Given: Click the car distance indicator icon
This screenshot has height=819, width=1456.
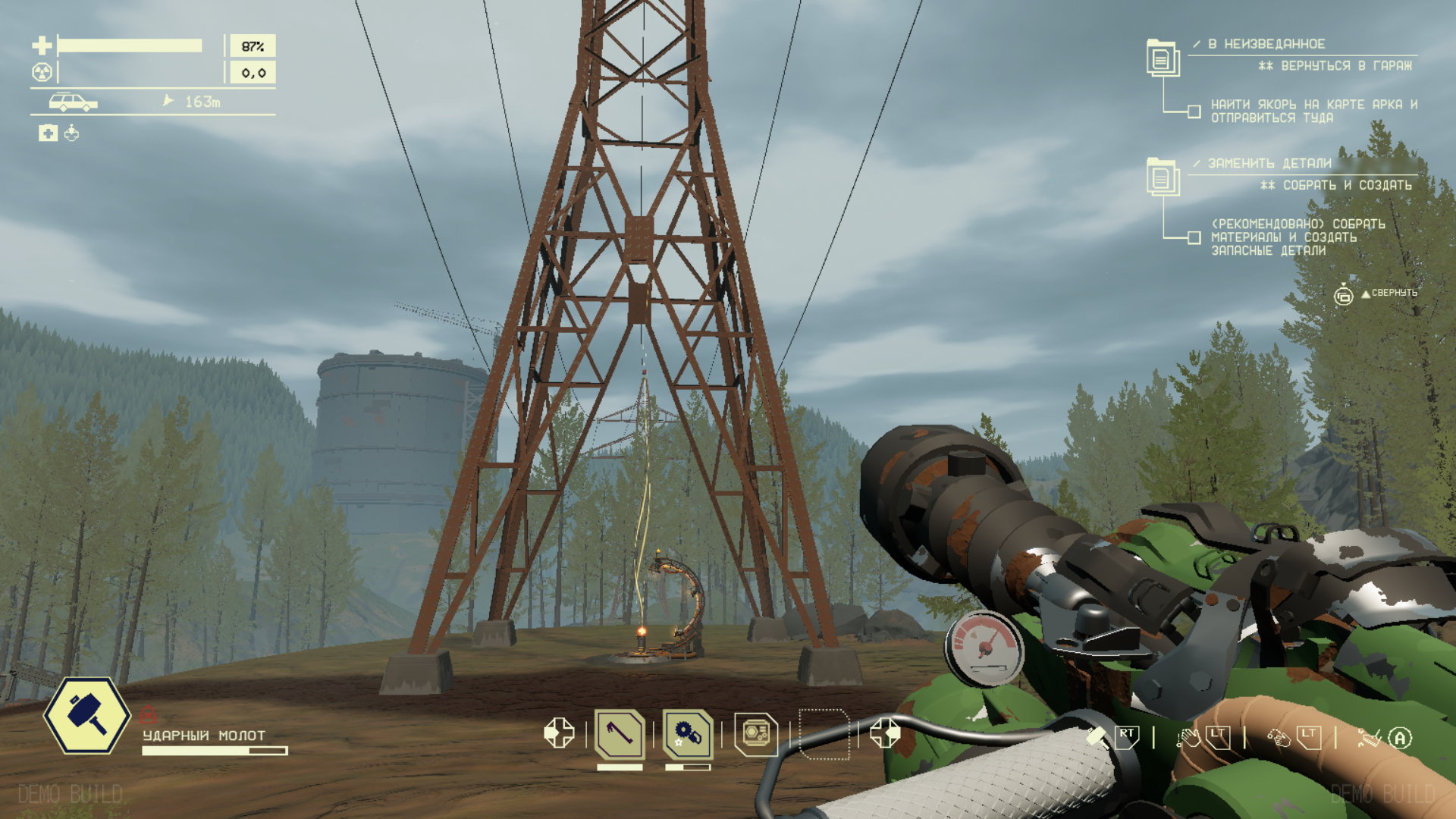Looking at the screenshot, I should coord(73,102).
